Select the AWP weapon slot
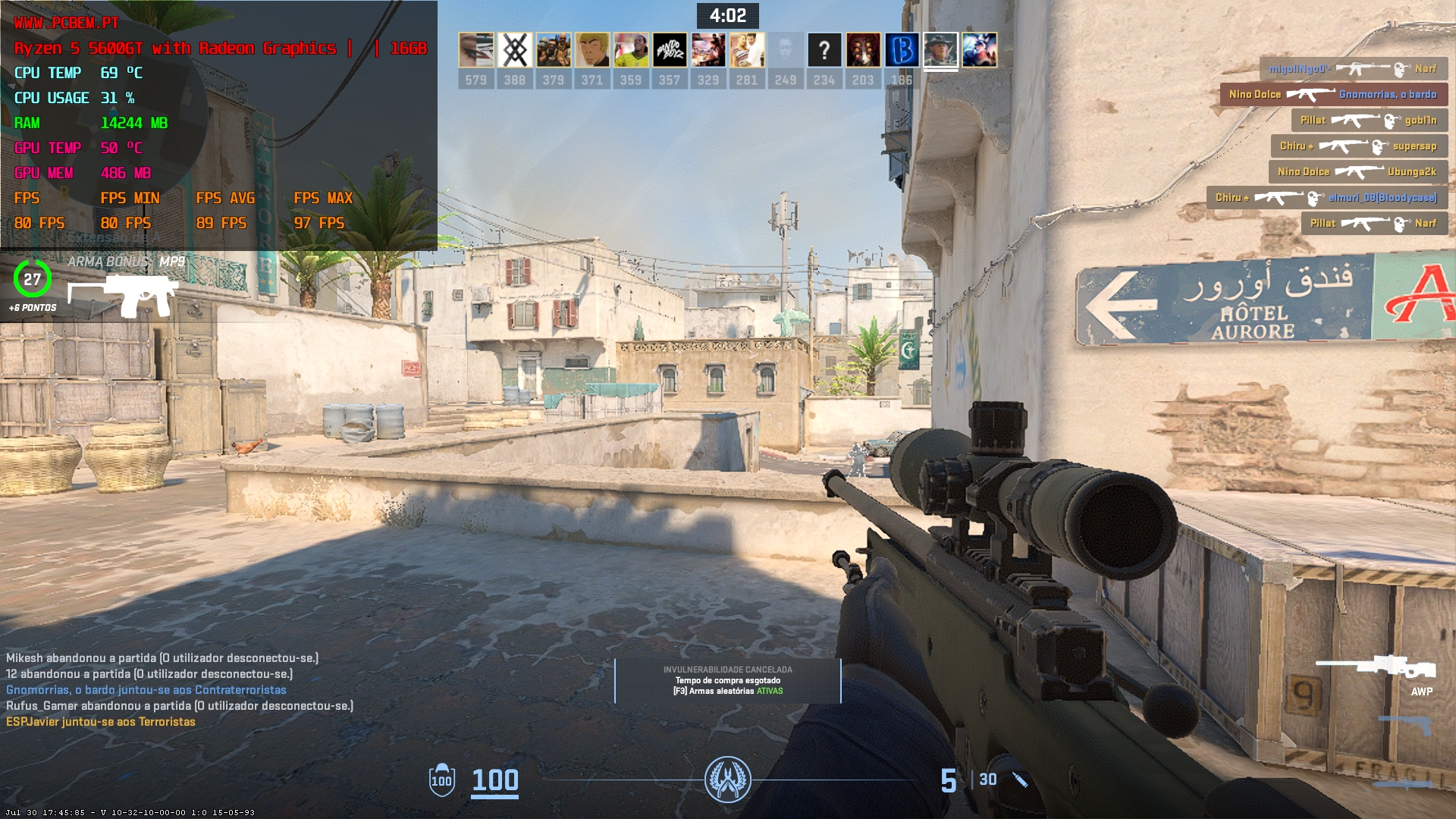Viewport: 1456px width, 819px height. click(x=1376, y=667)
